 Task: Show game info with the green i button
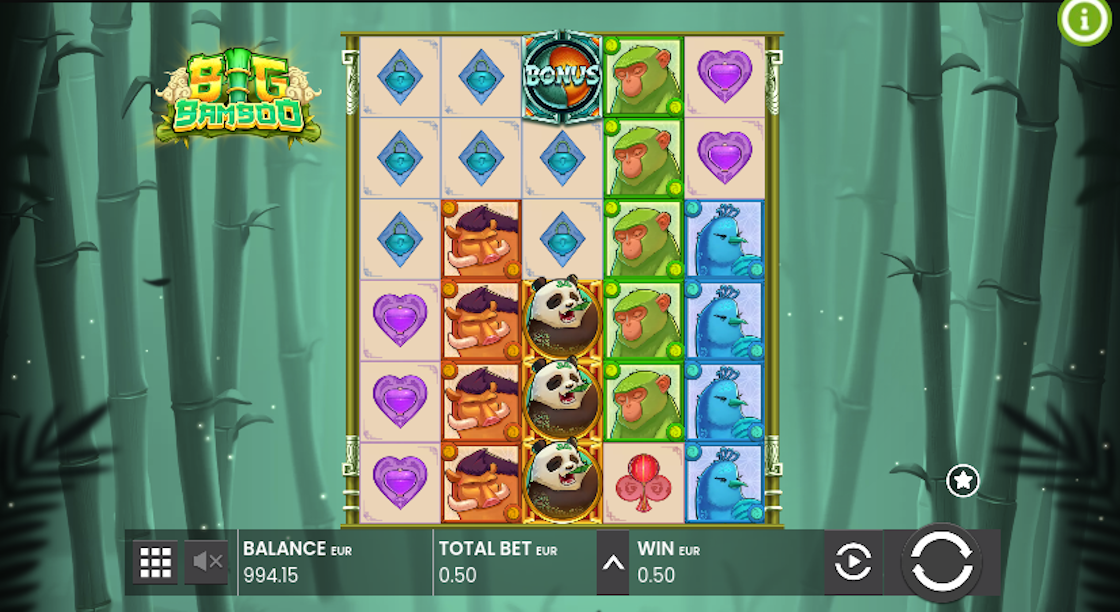point(1084,19)
